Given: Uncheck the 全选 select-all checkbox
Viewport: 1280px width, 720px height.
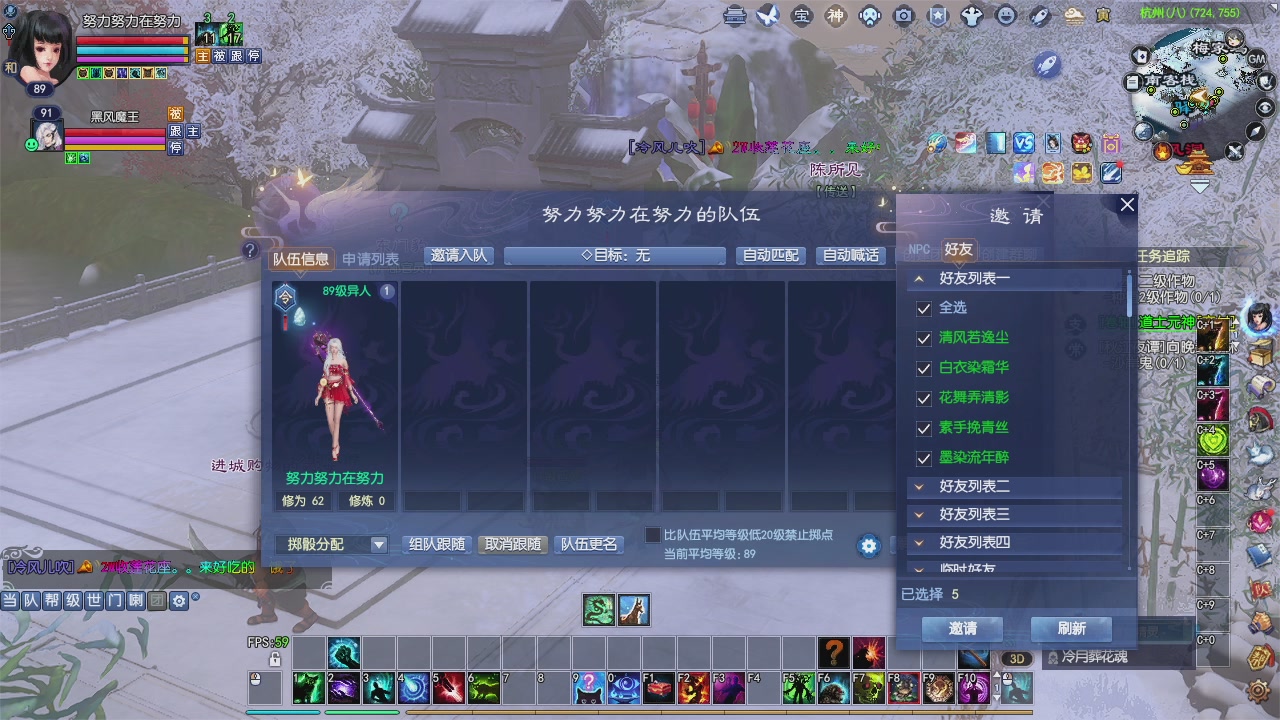Looking at the screenshot, I should (x=924, y=308).
